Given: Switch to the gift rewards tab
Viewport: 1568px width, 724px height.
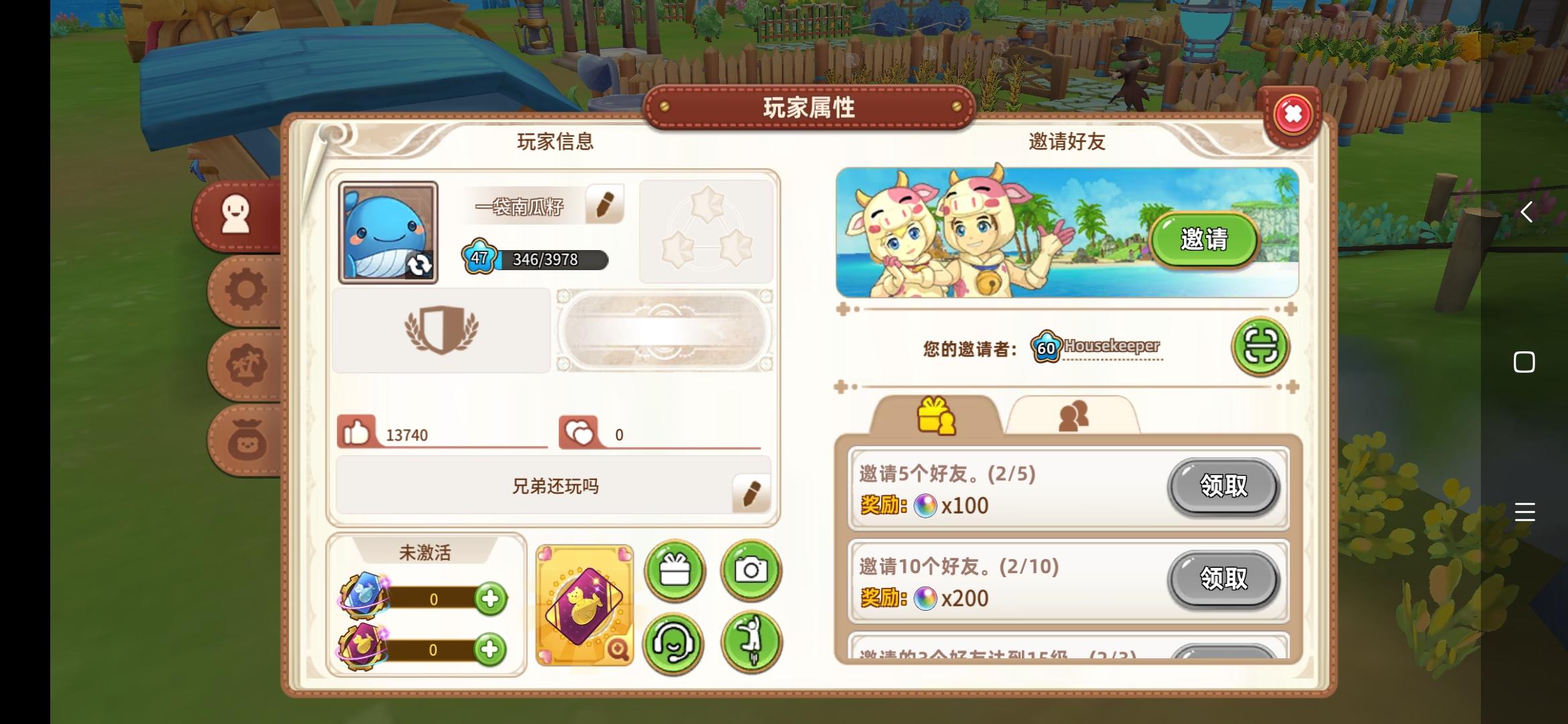Looking at the screenshot, I should click(935, 416).
